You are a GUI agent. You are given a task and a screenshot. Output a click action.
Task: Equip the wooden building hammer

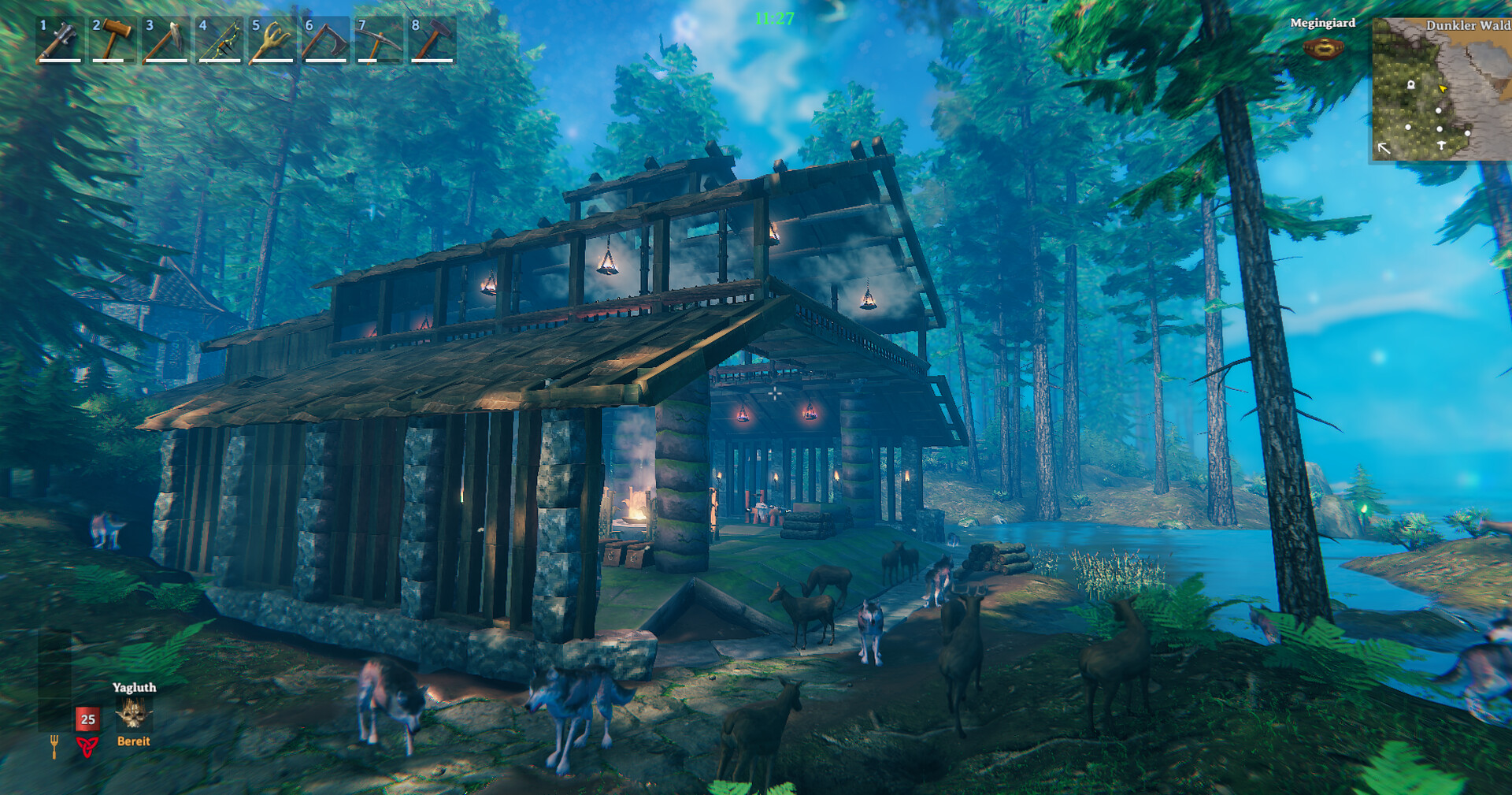point(113,39)
